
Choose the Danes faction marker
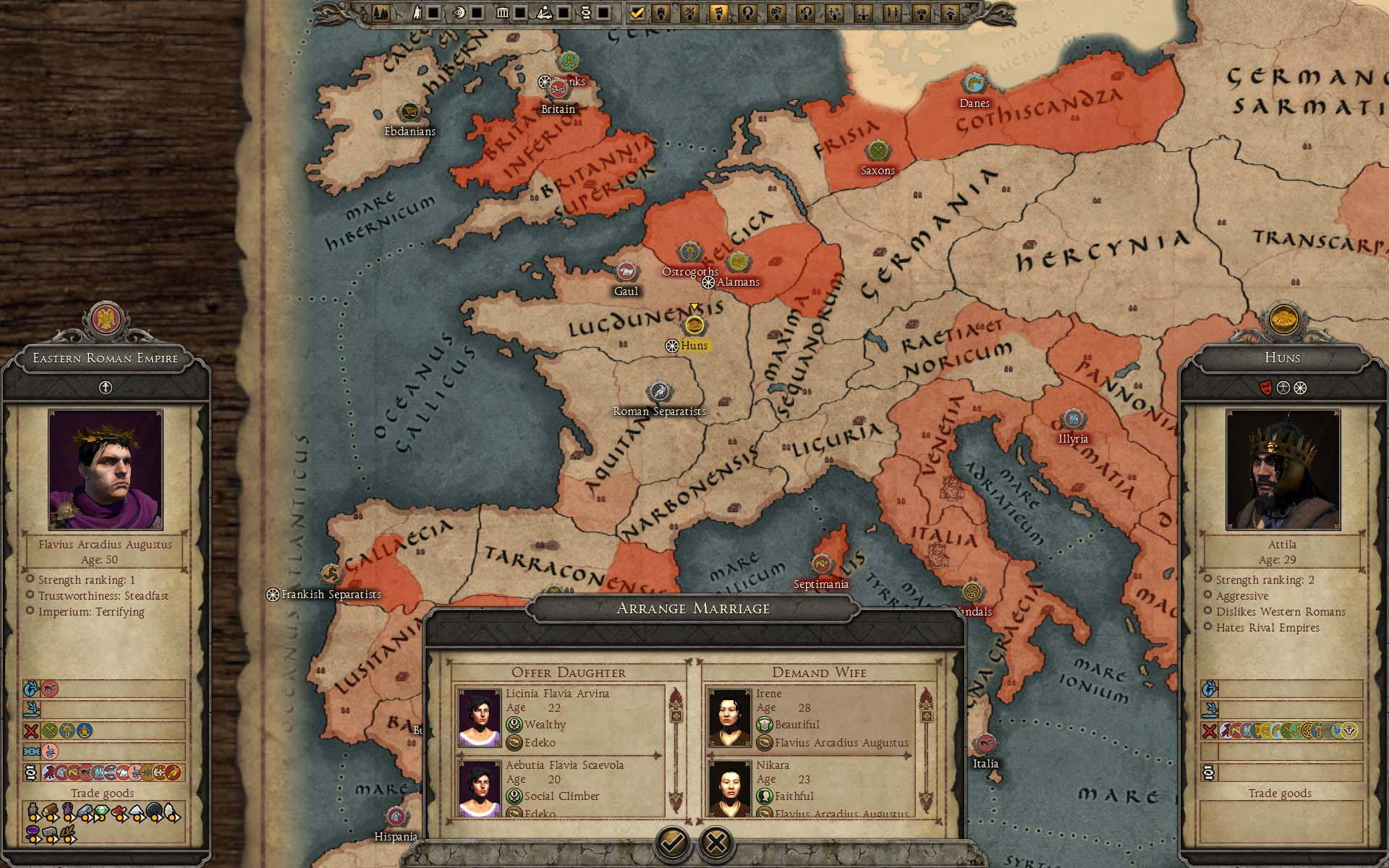(x=974, y=84)
